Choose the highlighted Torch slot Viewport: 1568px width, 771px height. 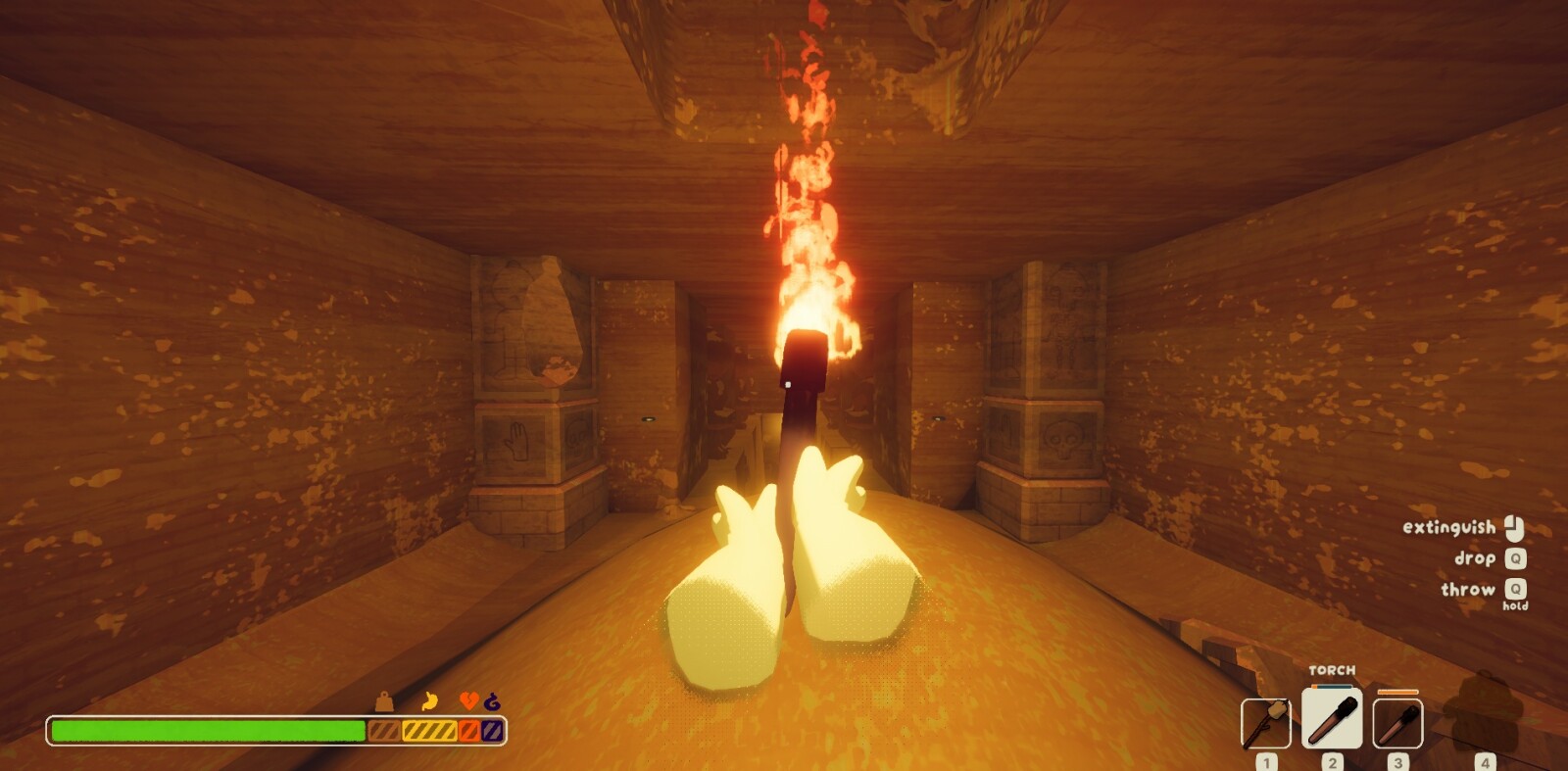[1332, 719]
